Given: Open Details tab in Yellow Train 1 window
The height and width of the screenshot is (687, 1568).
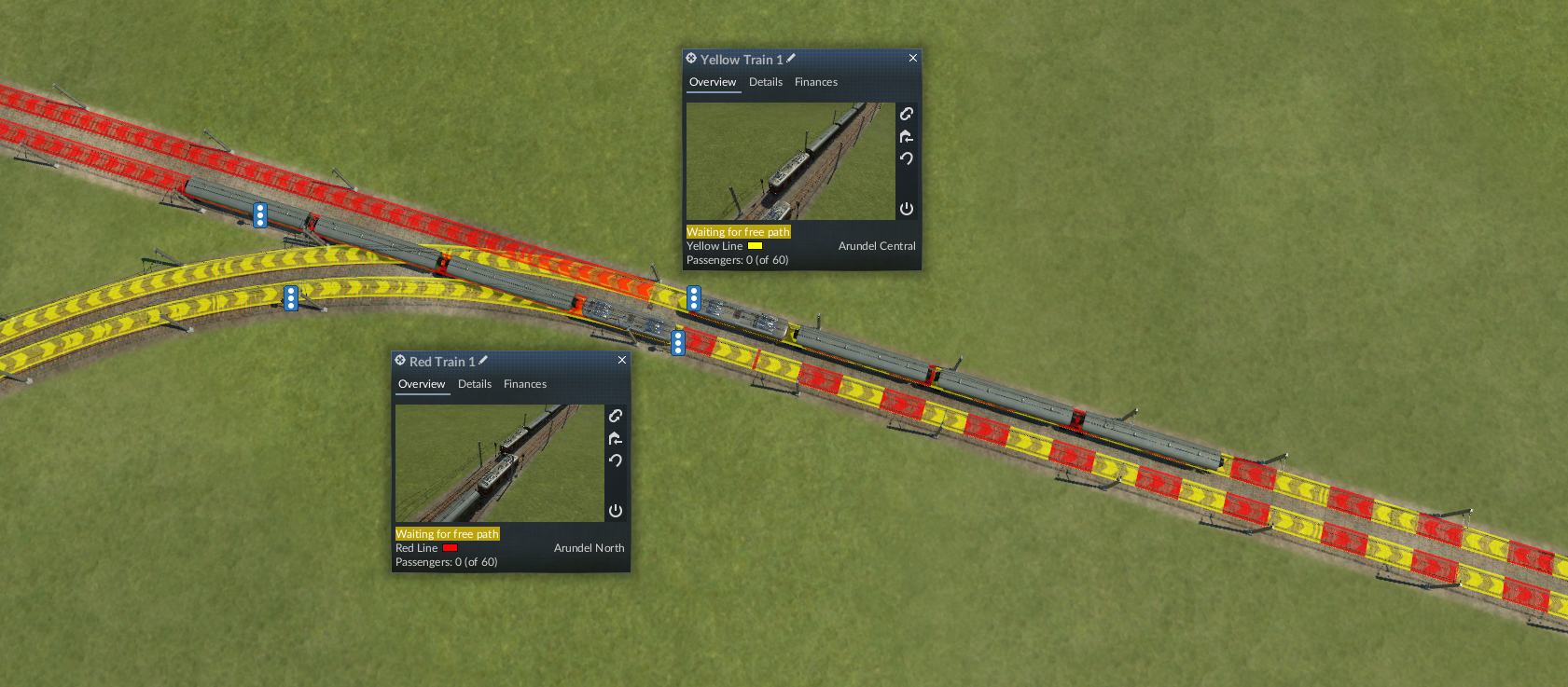Looking at the screenshot, I should tap(766, 82).
